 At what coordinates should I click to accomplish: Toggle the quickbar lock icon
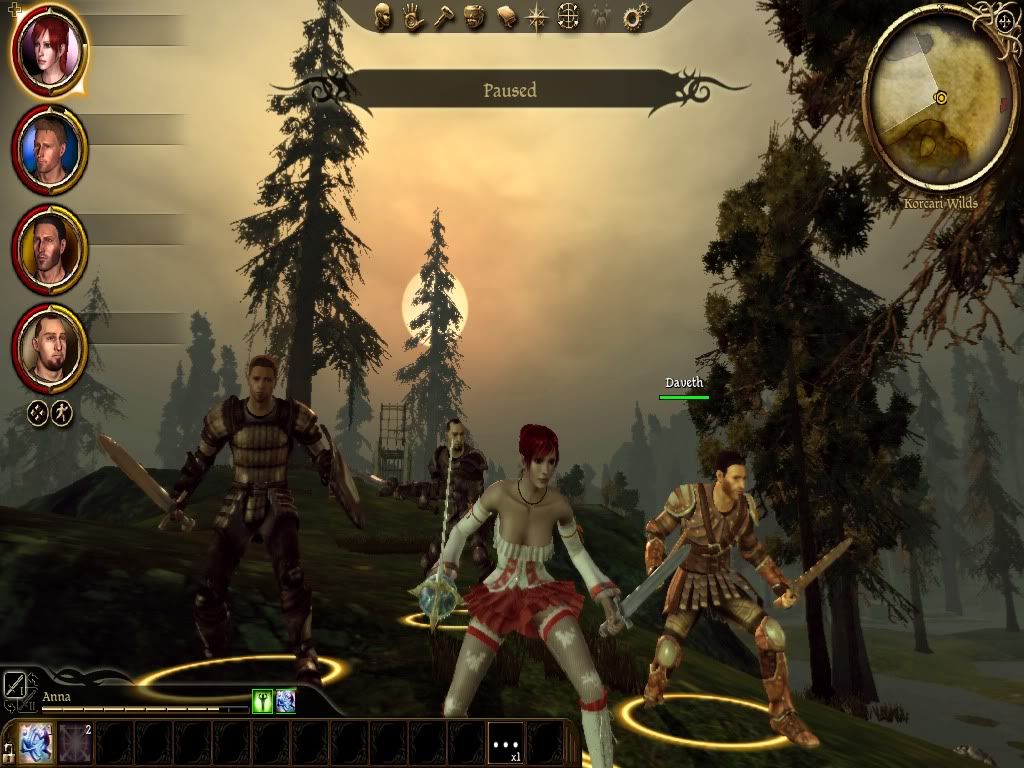click(9, 749)
